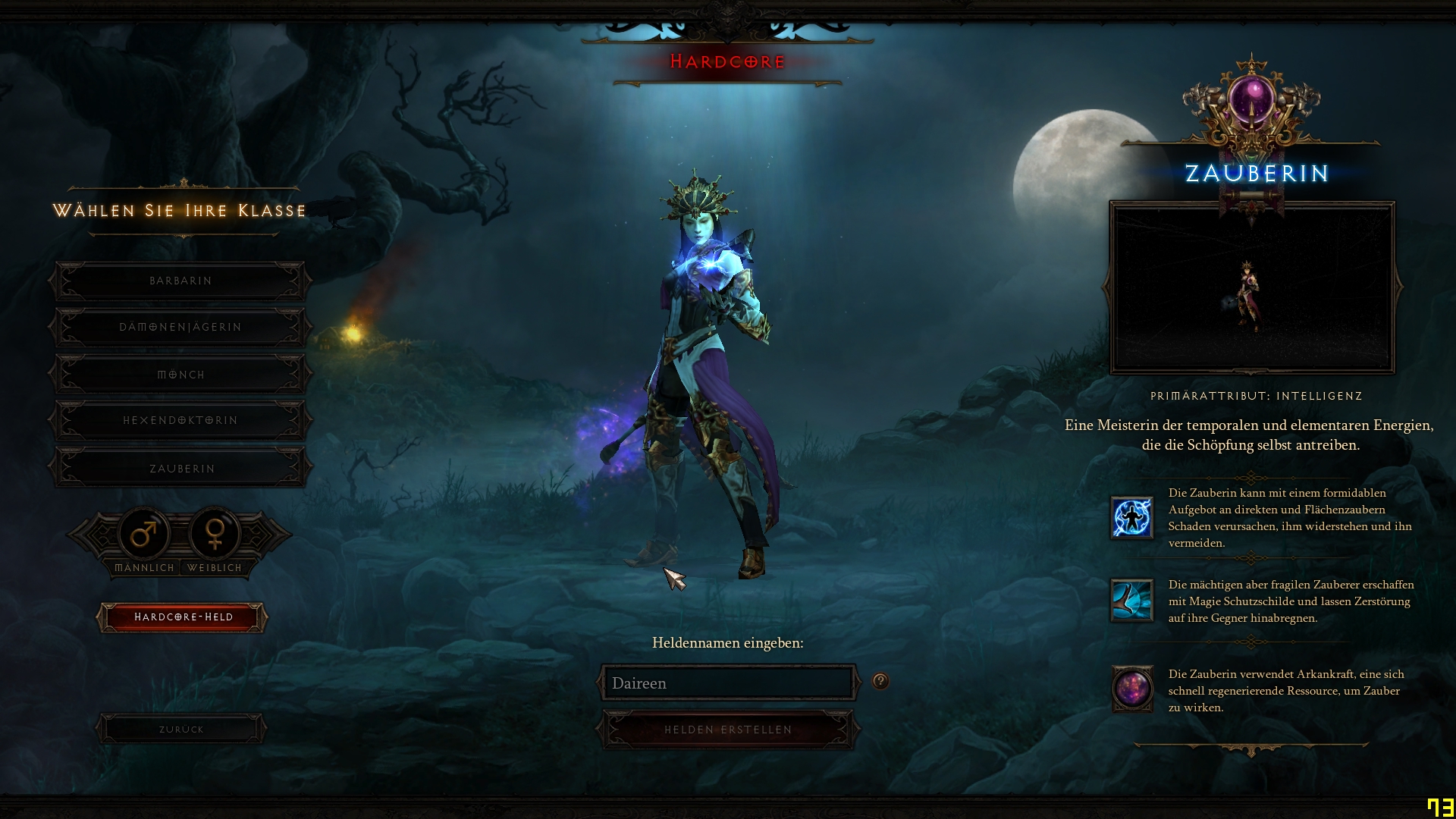Choose the Dämonenjägerin class
The image size is (1456, 819).
180,328
